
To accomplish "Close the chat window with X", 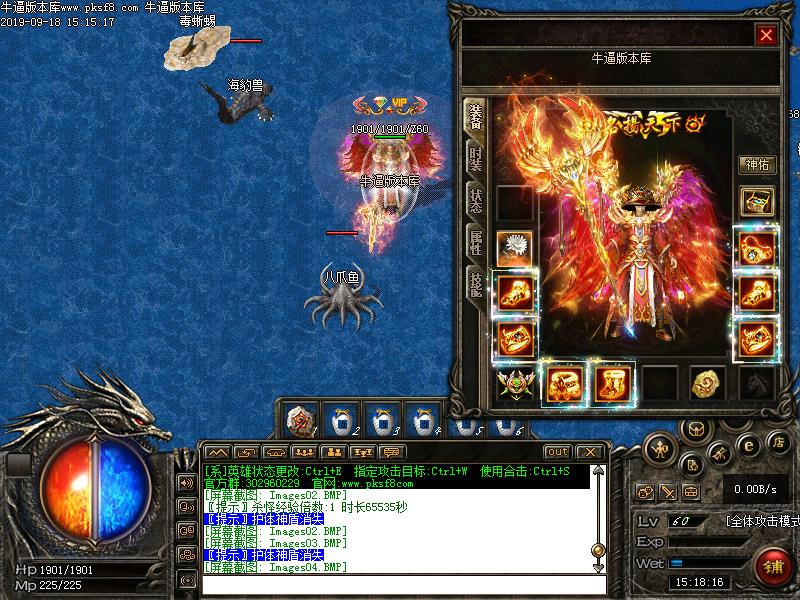I will click(x=589, y=452).
